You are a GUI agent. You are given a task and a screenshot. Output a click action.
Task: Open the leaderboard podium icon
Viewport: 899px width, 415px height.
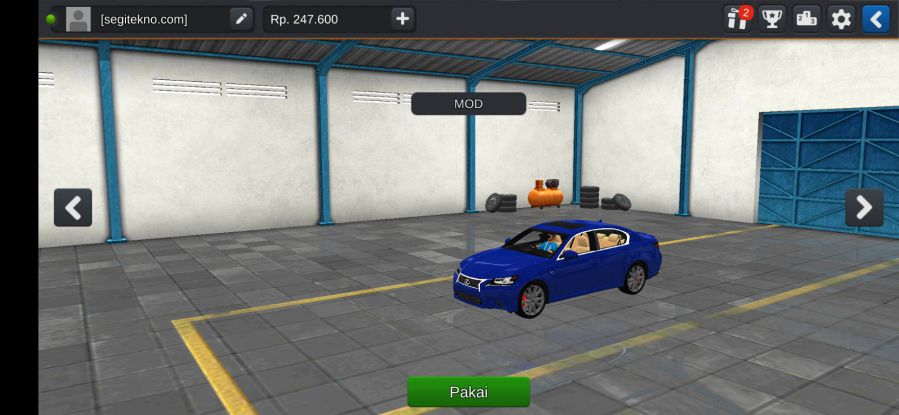[807, 19]
